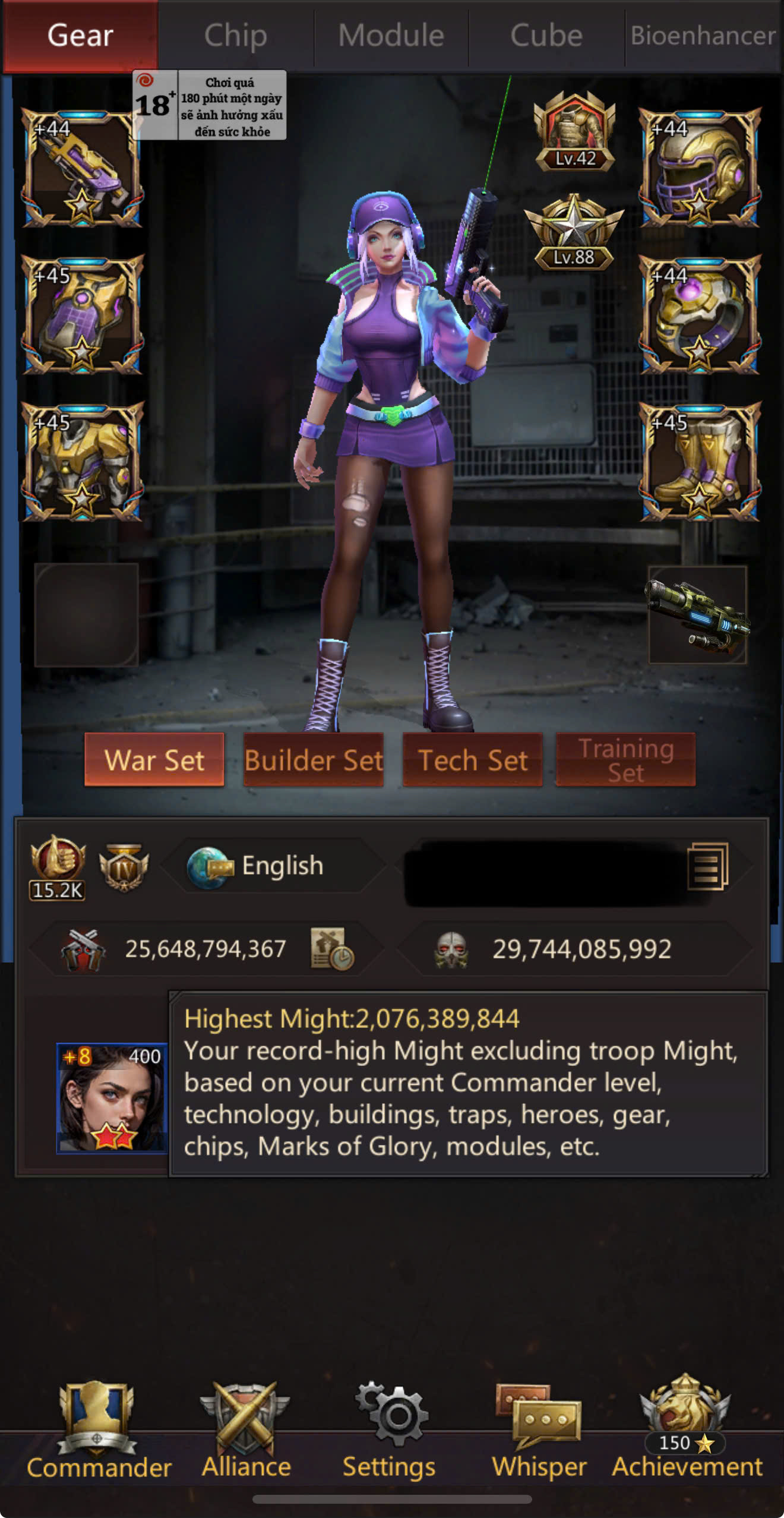Open the Alliance menu
Screen dimensions: 784x1518
pos(246,1432)
